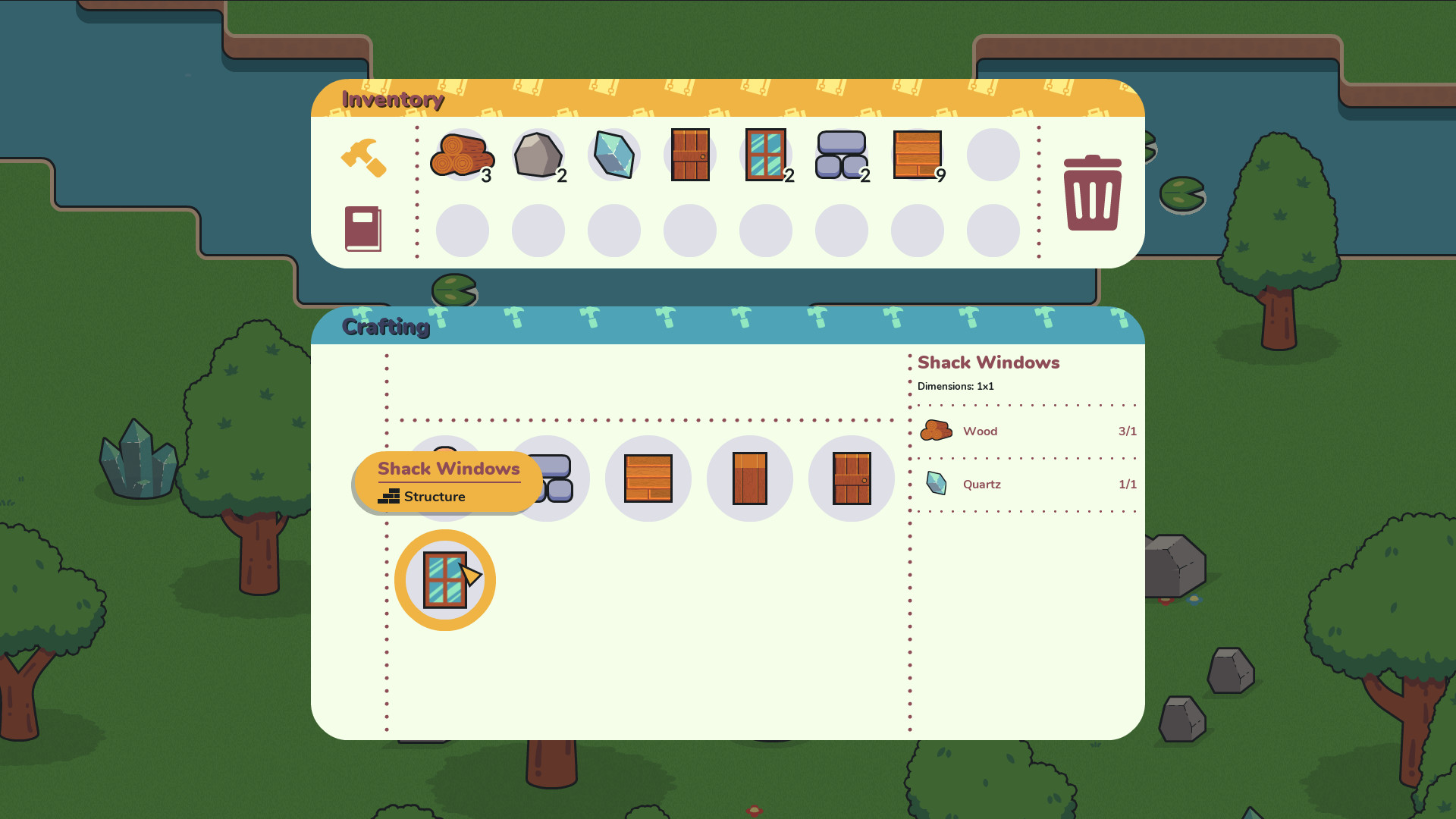
Task: Grab the wooden door from inventory
Action: pyautogui.click(x=690, y=155)
